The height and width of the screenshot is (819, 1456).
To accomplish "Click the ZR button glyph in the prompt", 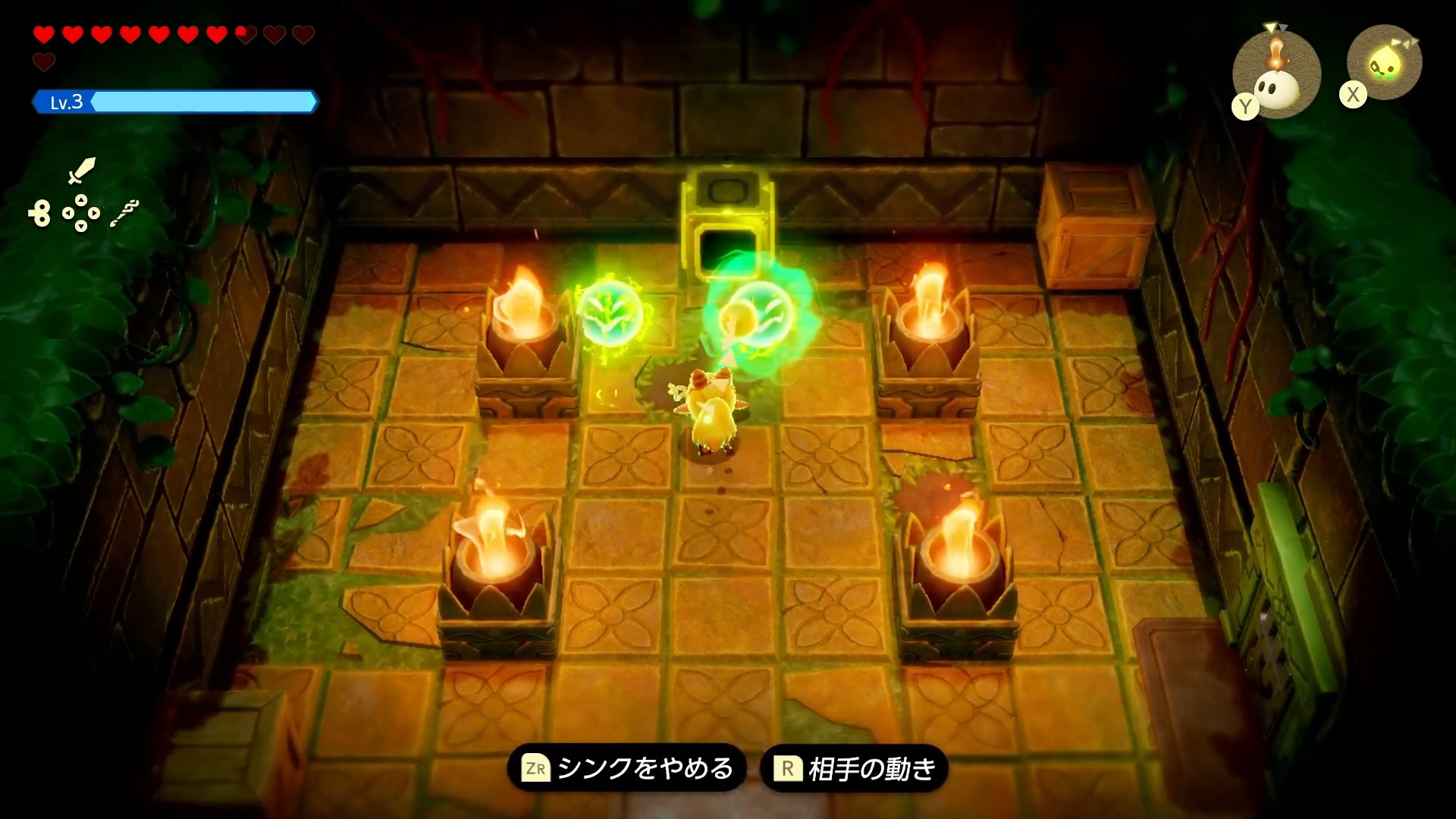I will [x=536, y=767].
